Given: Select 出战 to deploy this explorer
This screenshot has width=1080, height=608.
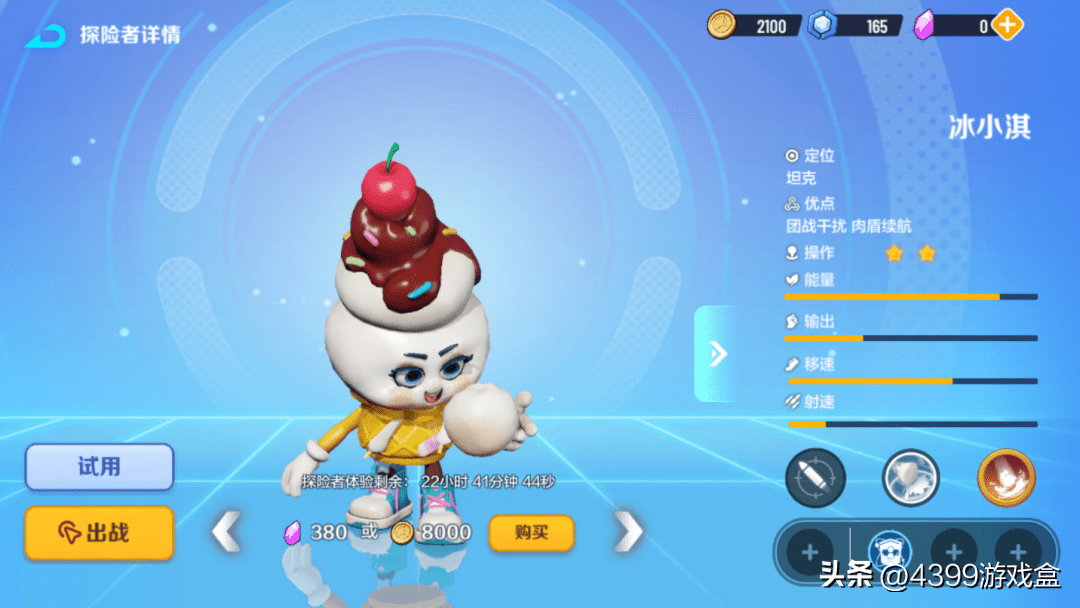Looking at the screenshot, I should tap(99, 532).
